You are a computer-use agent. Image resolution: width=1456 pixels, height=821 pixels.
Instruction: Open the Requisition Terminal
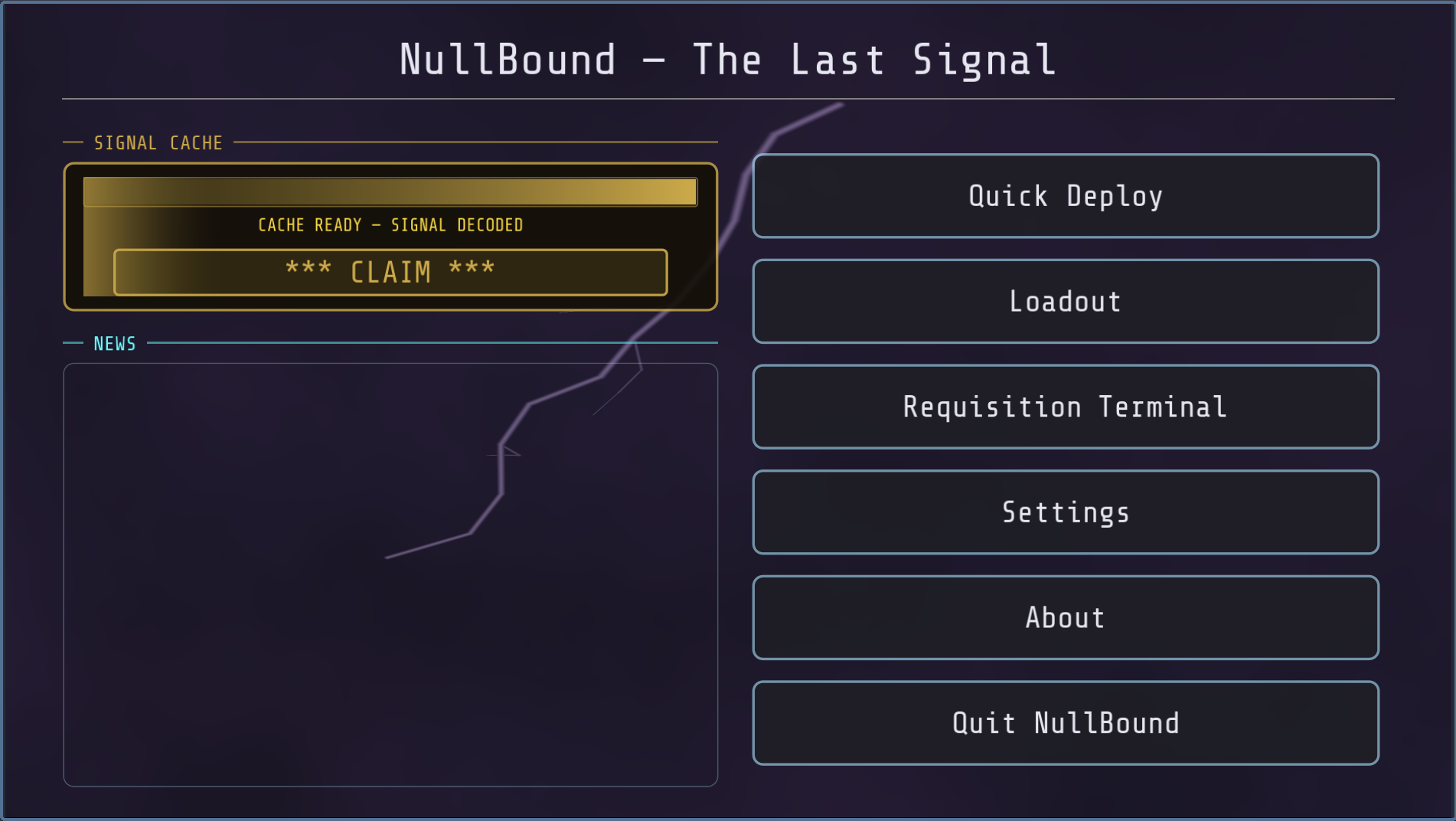click(x=1064, y=407)
